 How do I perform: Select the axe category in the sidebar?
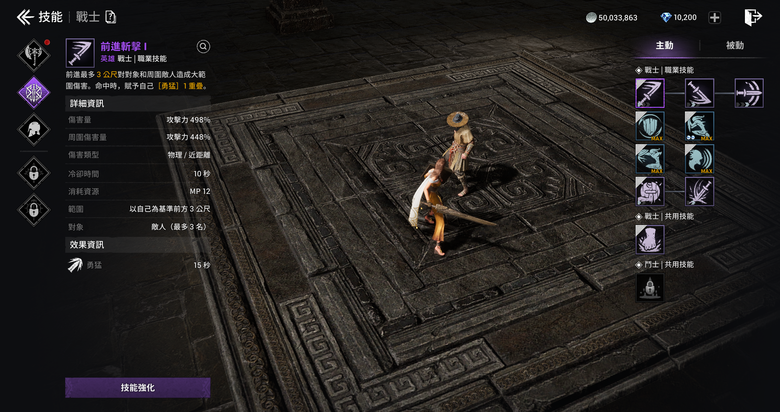35,50
